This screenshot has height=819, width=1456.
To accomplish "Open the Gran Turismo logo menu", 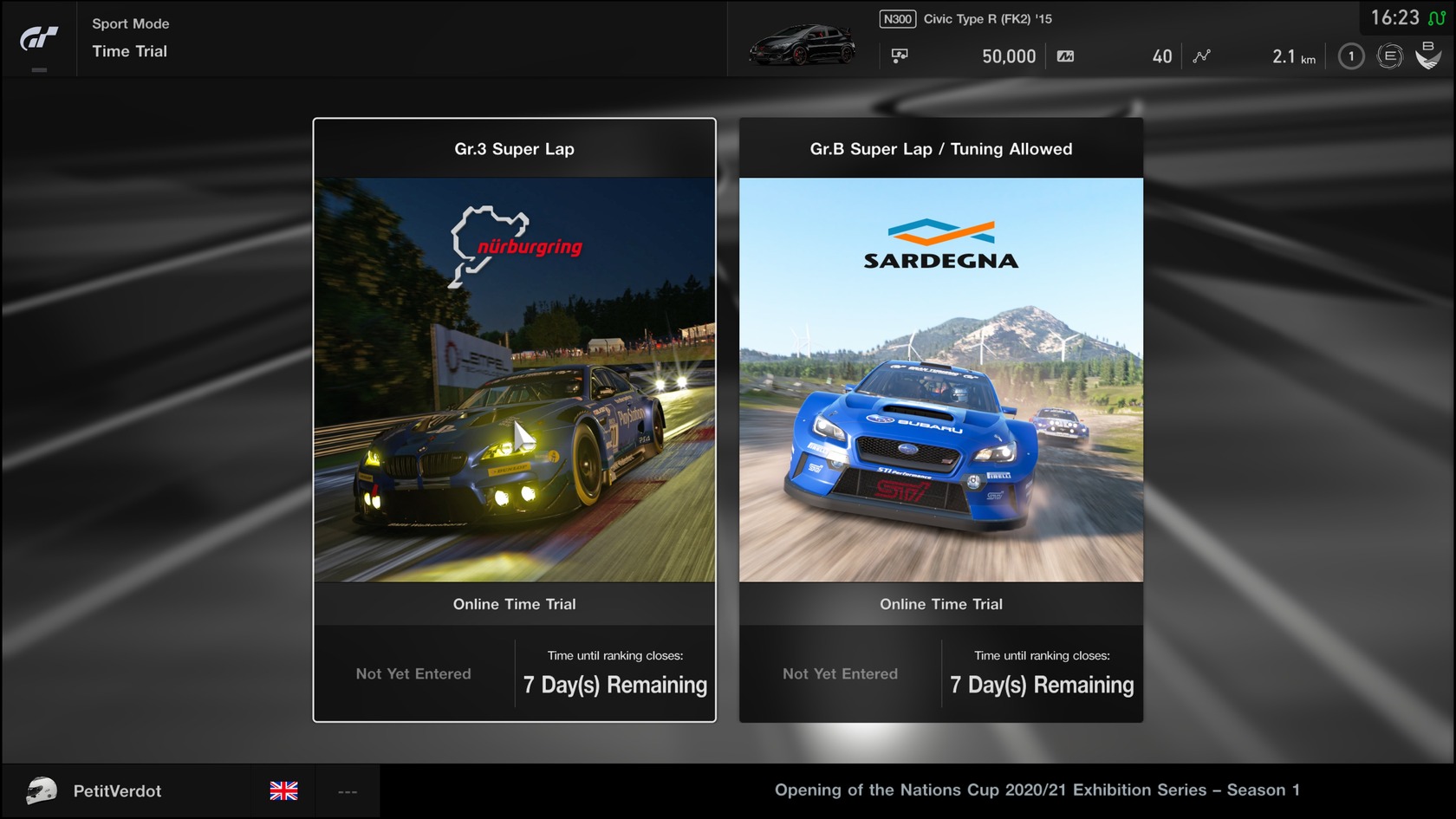I will tap(39, 39).
